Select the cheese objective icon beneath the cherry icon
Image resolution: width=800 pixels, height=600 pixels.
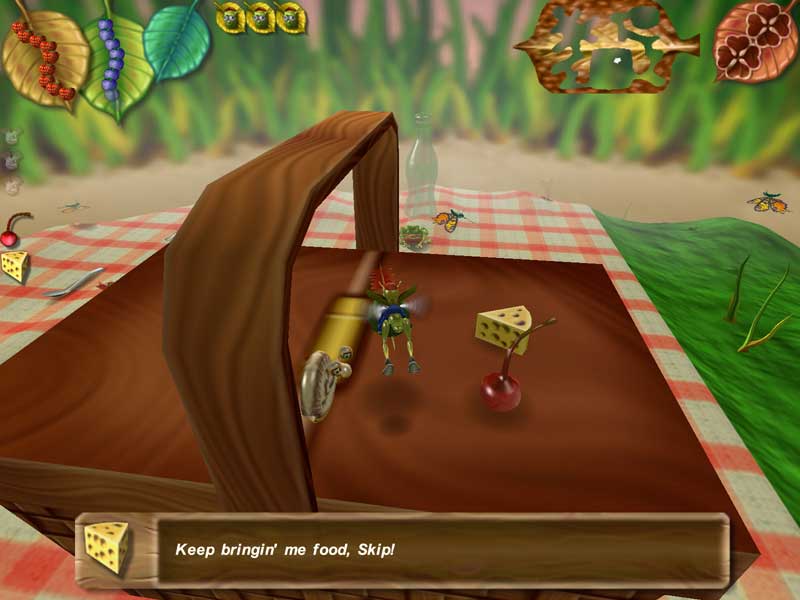pos(14,266)
